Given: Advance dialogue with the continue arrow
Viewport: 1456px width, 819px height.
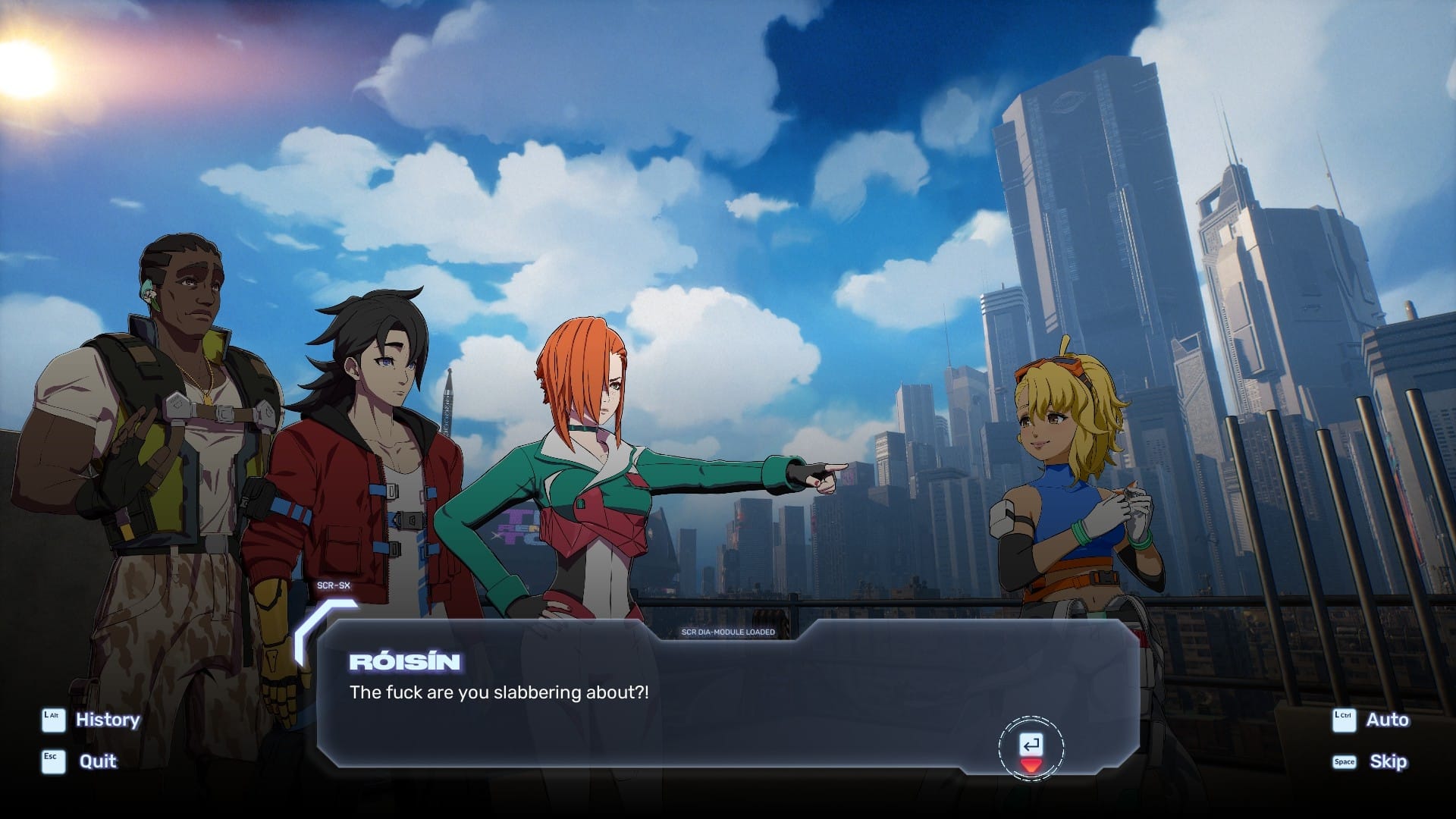Looking at the screenshot, I should tap(1031, 748).
